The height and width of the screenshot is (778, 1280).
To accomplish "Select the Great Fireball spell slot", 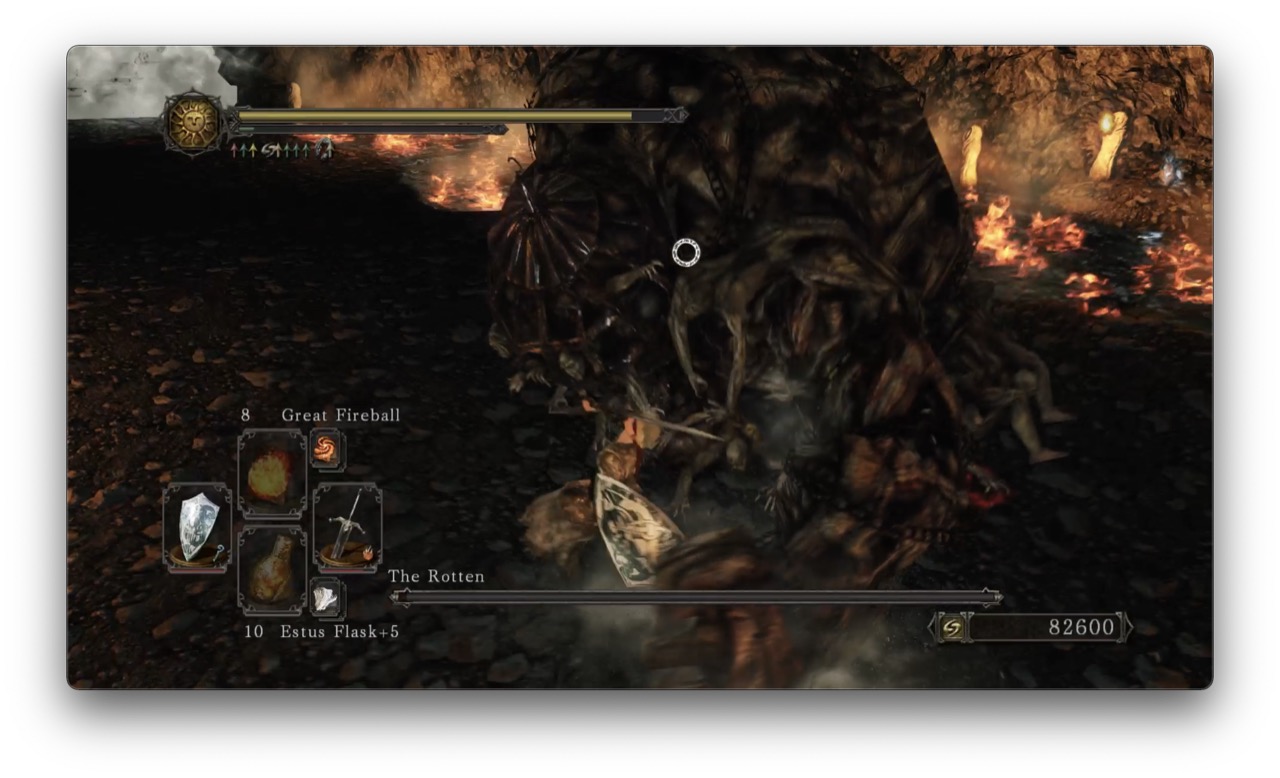I will (272, 473).
